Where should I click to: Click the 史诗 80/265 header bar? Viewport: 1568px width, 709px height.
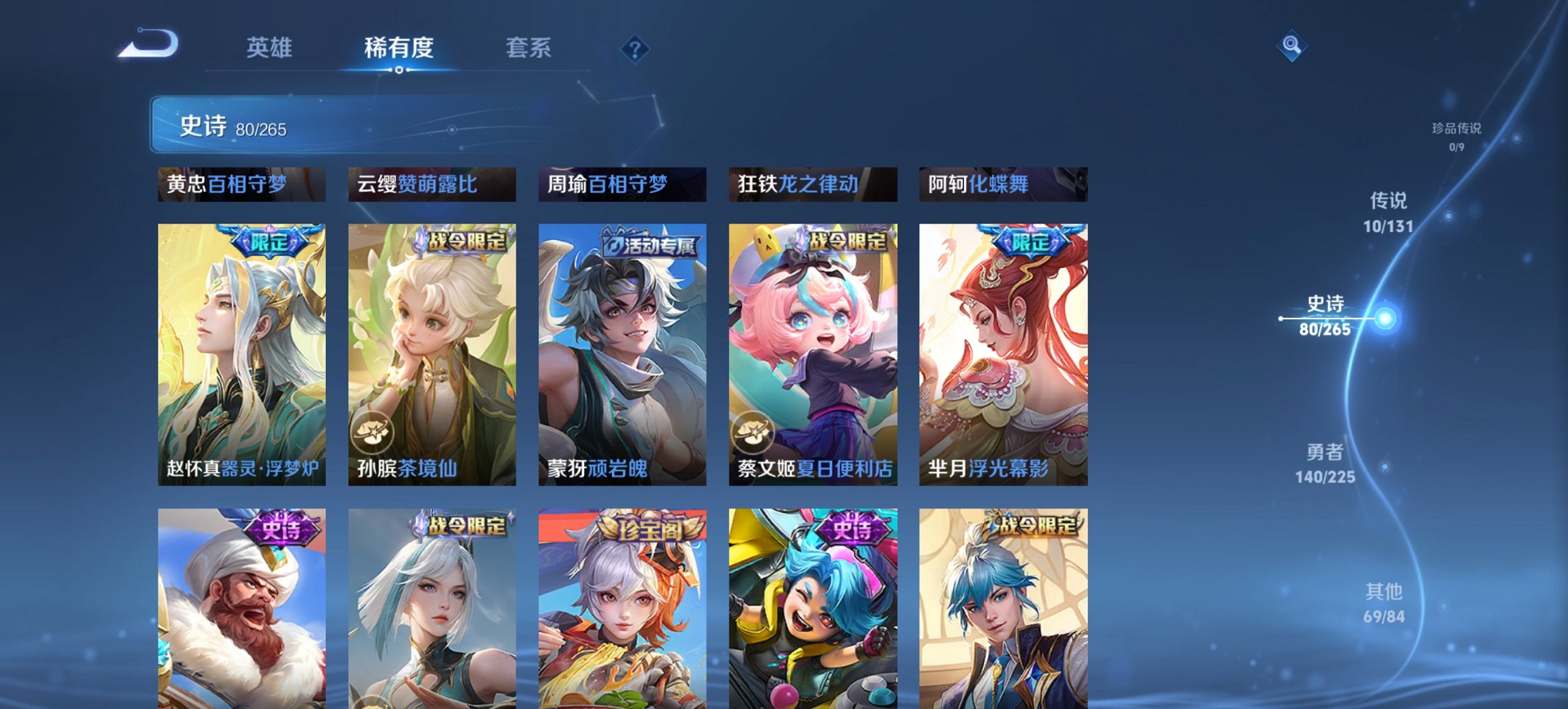(273, 125)
